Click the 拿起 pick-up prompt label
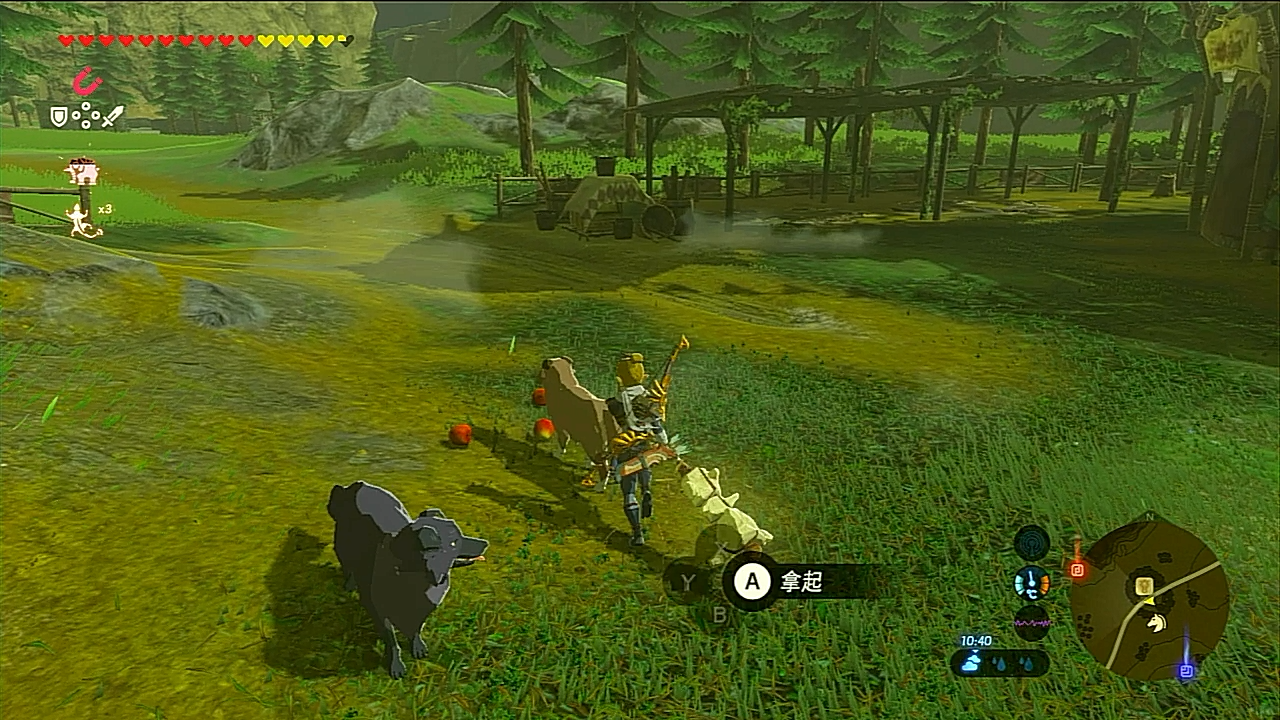The image size is (1280, 720). [x=800, y=582]
